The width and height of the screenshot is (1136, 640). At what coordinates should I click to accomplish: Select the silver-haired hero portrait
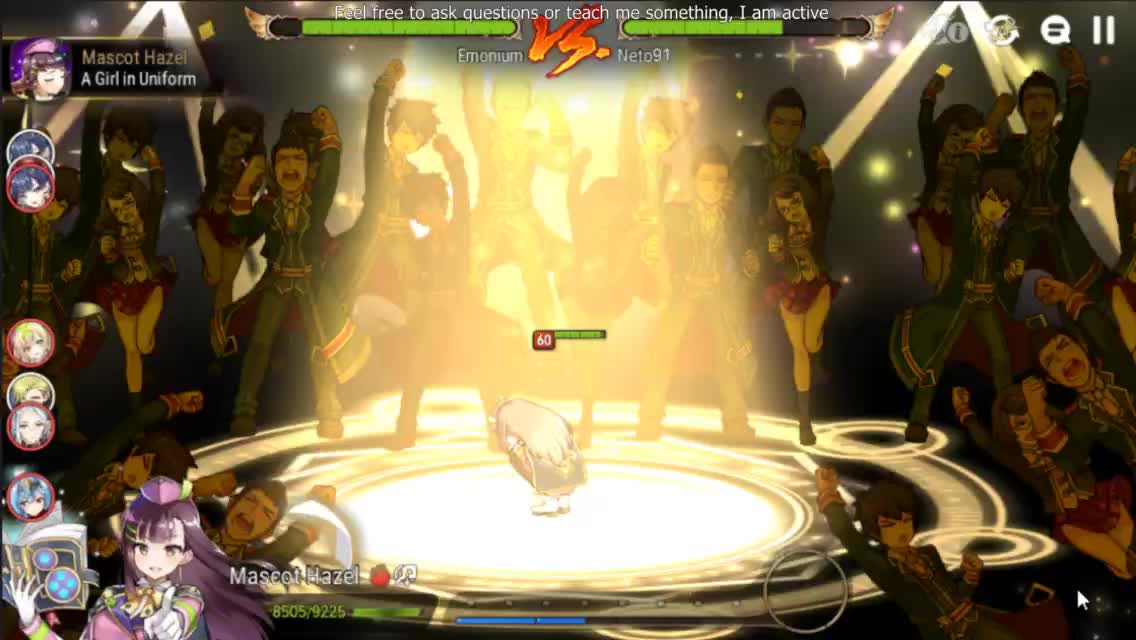(x=30, y=426)
